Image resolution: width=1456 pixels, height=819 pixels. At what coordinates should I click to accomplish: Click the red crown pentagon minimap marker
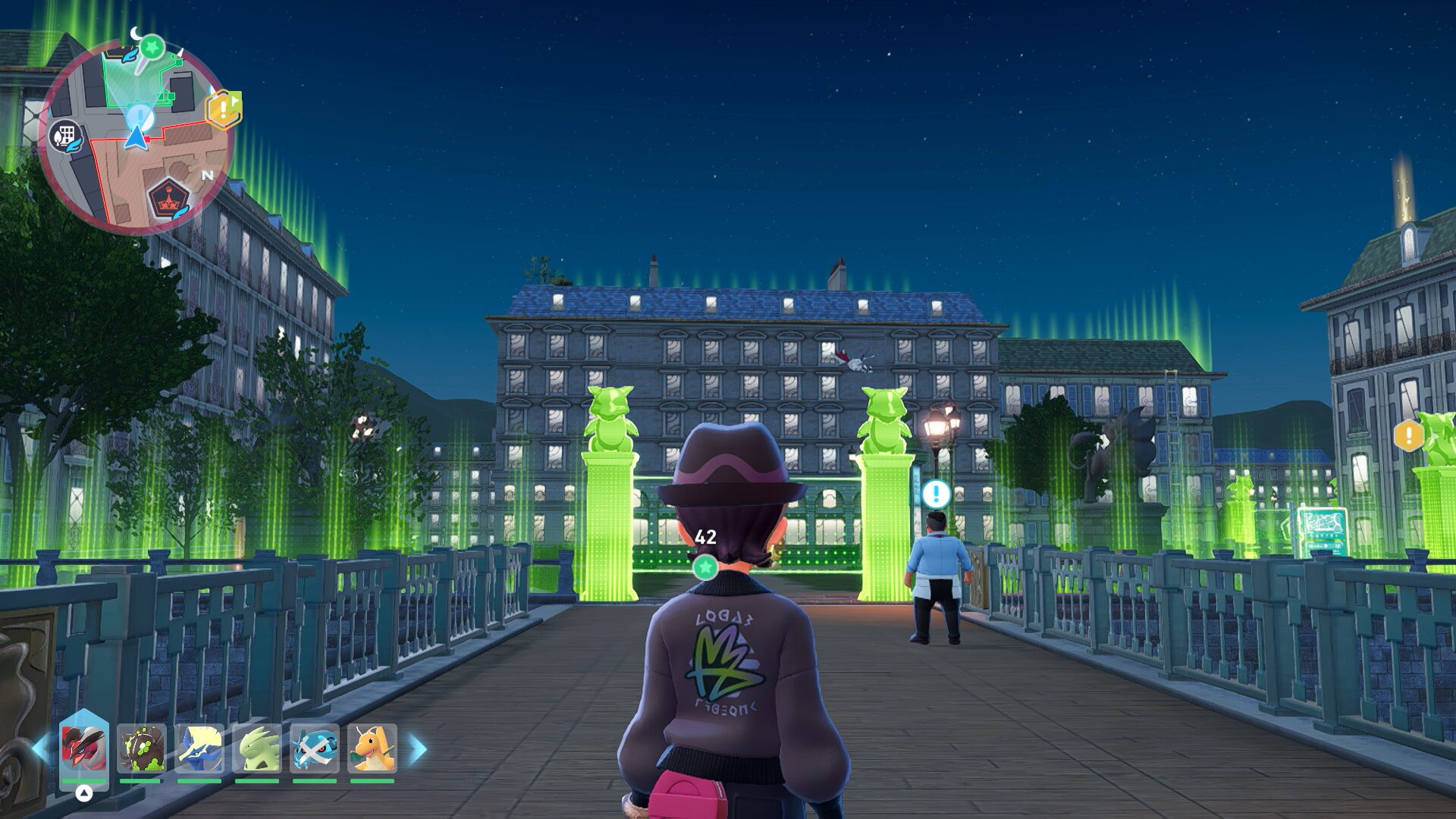168,199
